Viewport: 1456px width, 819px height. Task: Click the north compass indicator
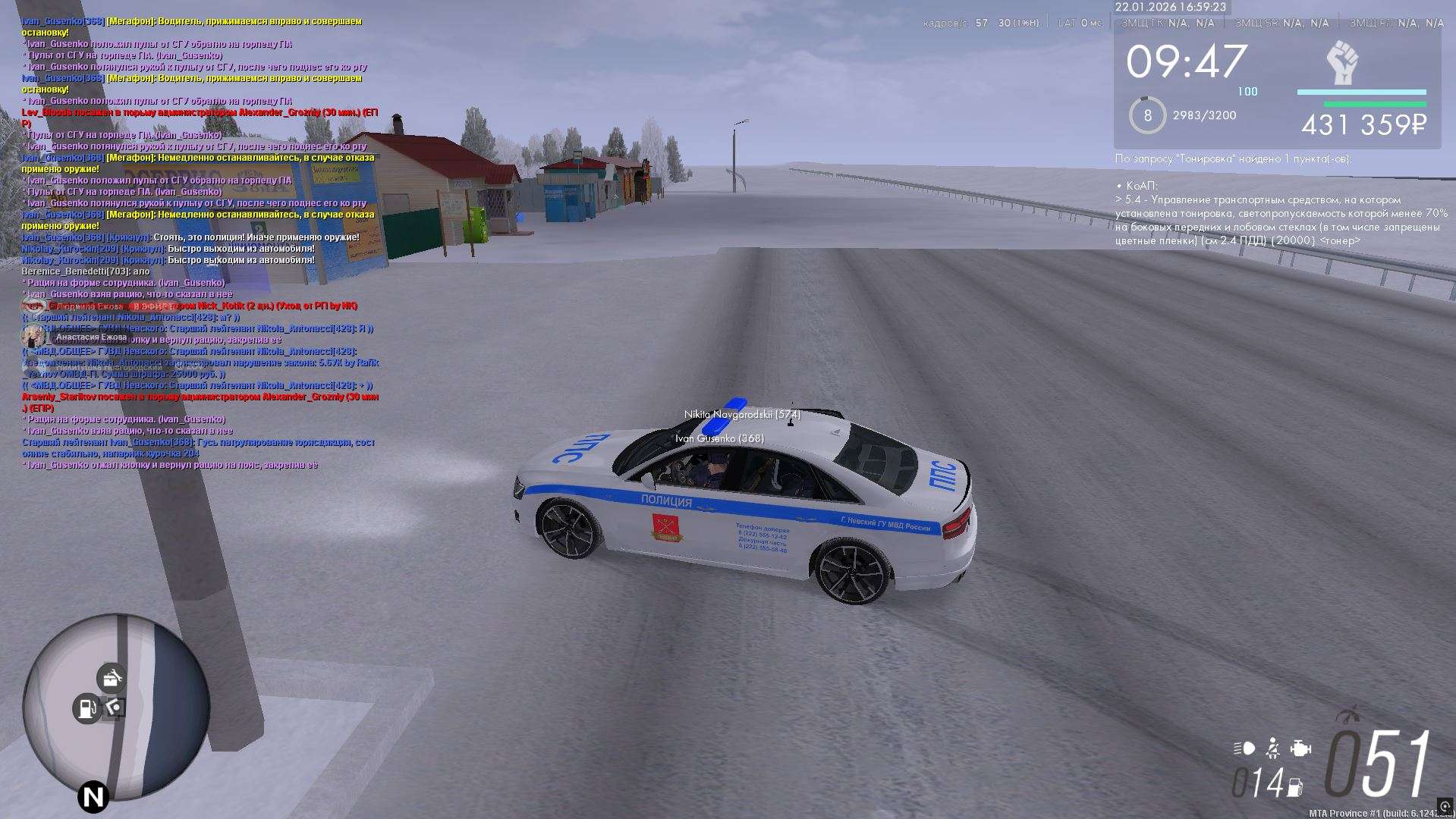click(x=93, y=797)
